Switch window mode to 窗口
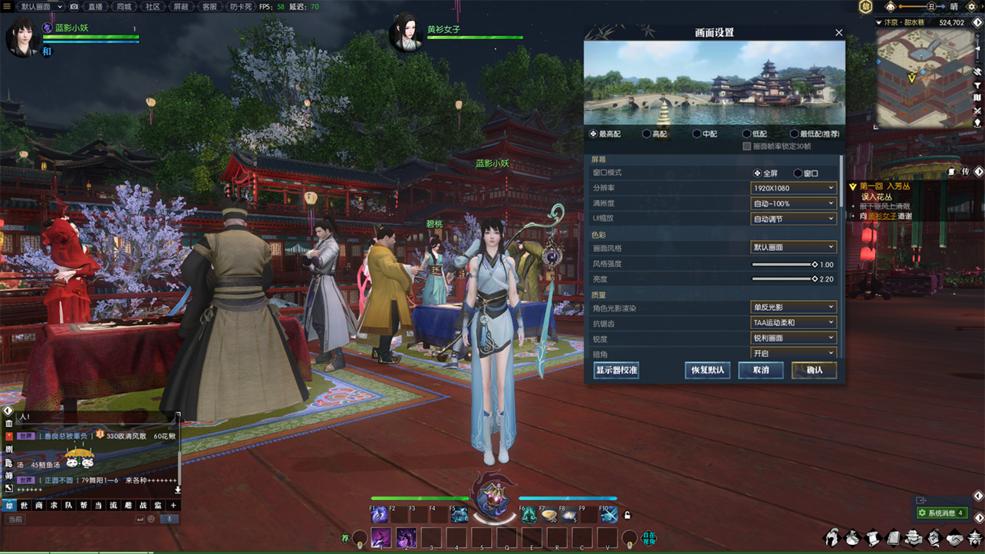Screen dimensions: 985x554 point(798,173)
